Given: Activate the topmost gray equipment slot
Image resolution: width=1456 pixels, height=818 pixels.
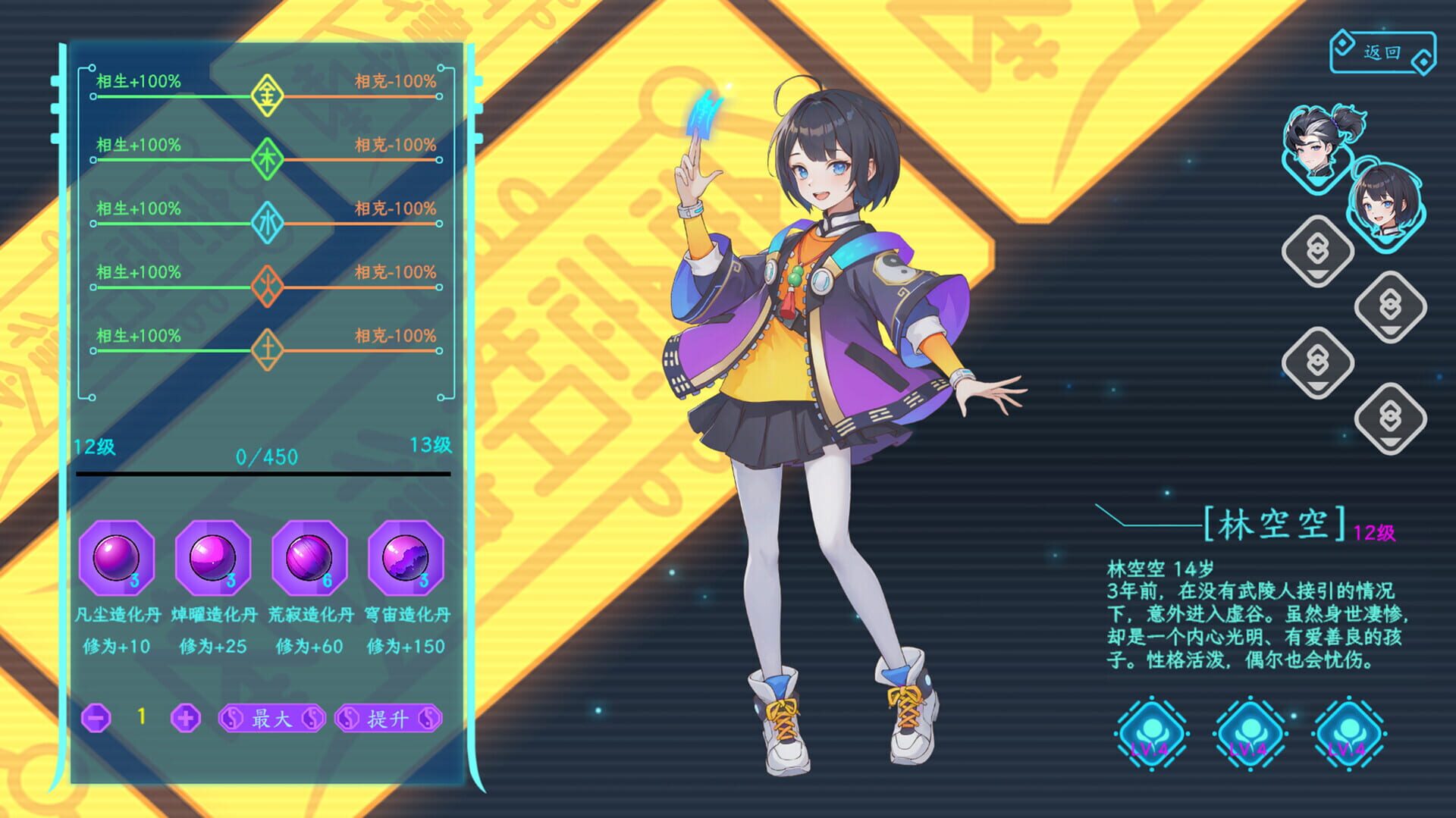Looking at the screenshot, I should pos(1317,252).
